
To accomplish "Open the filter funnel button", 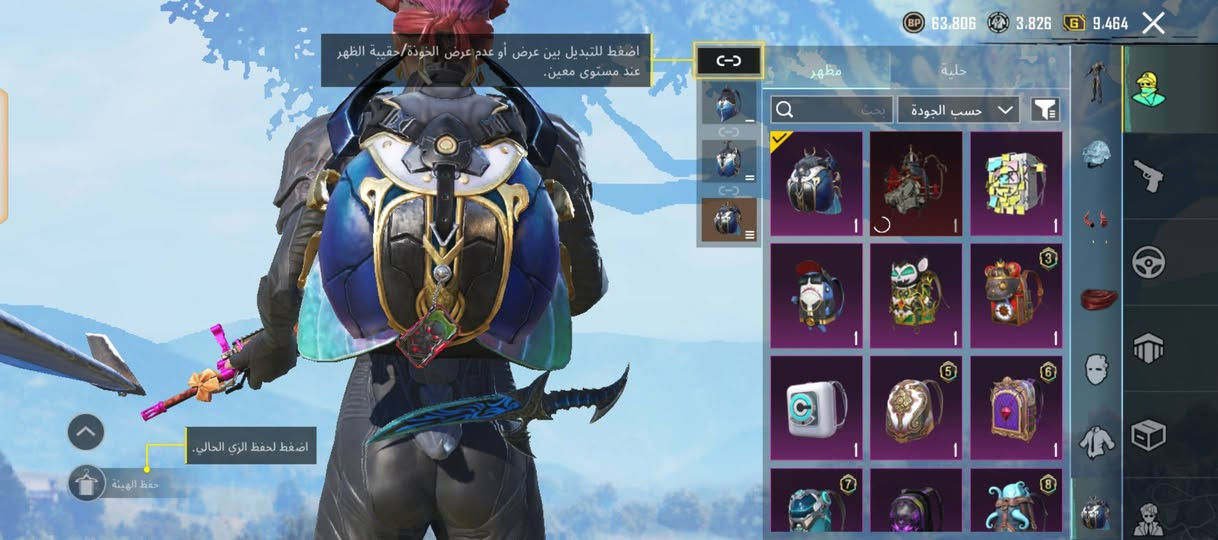I will 1045,109.
